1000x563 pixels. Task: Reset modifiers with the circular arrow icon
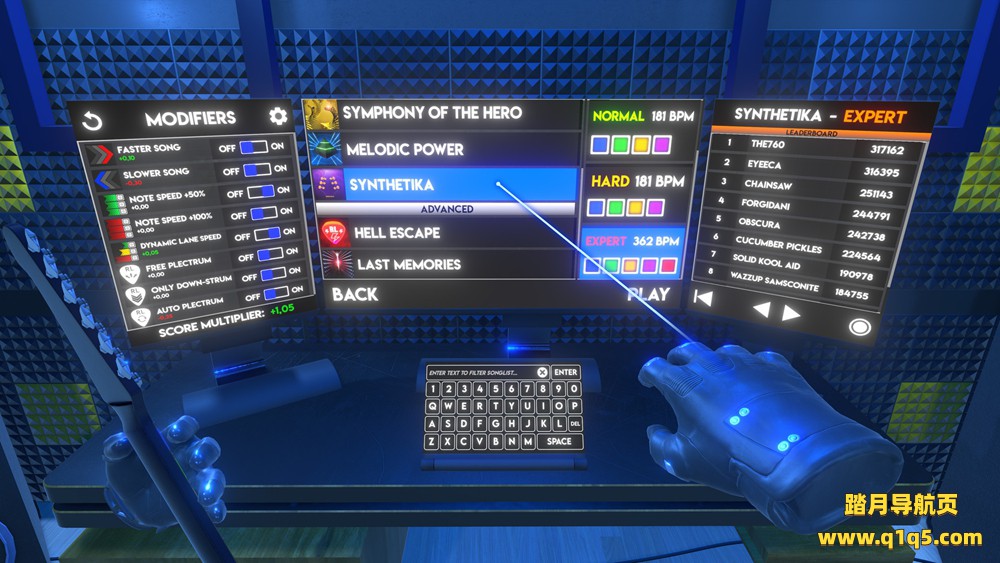tap(93, 122)
